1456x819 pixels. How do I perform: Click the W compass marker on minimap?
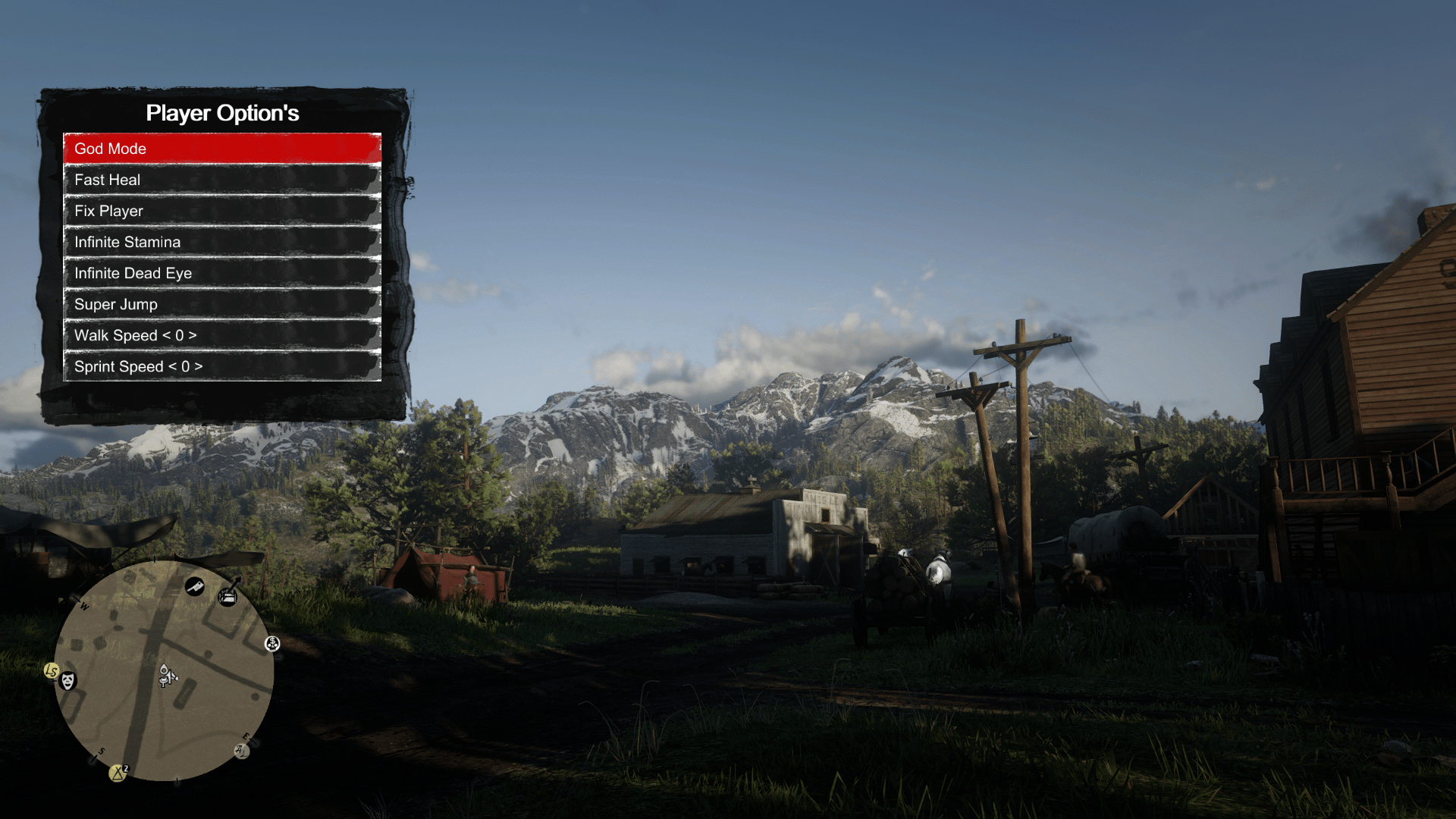tap(83, 606)
